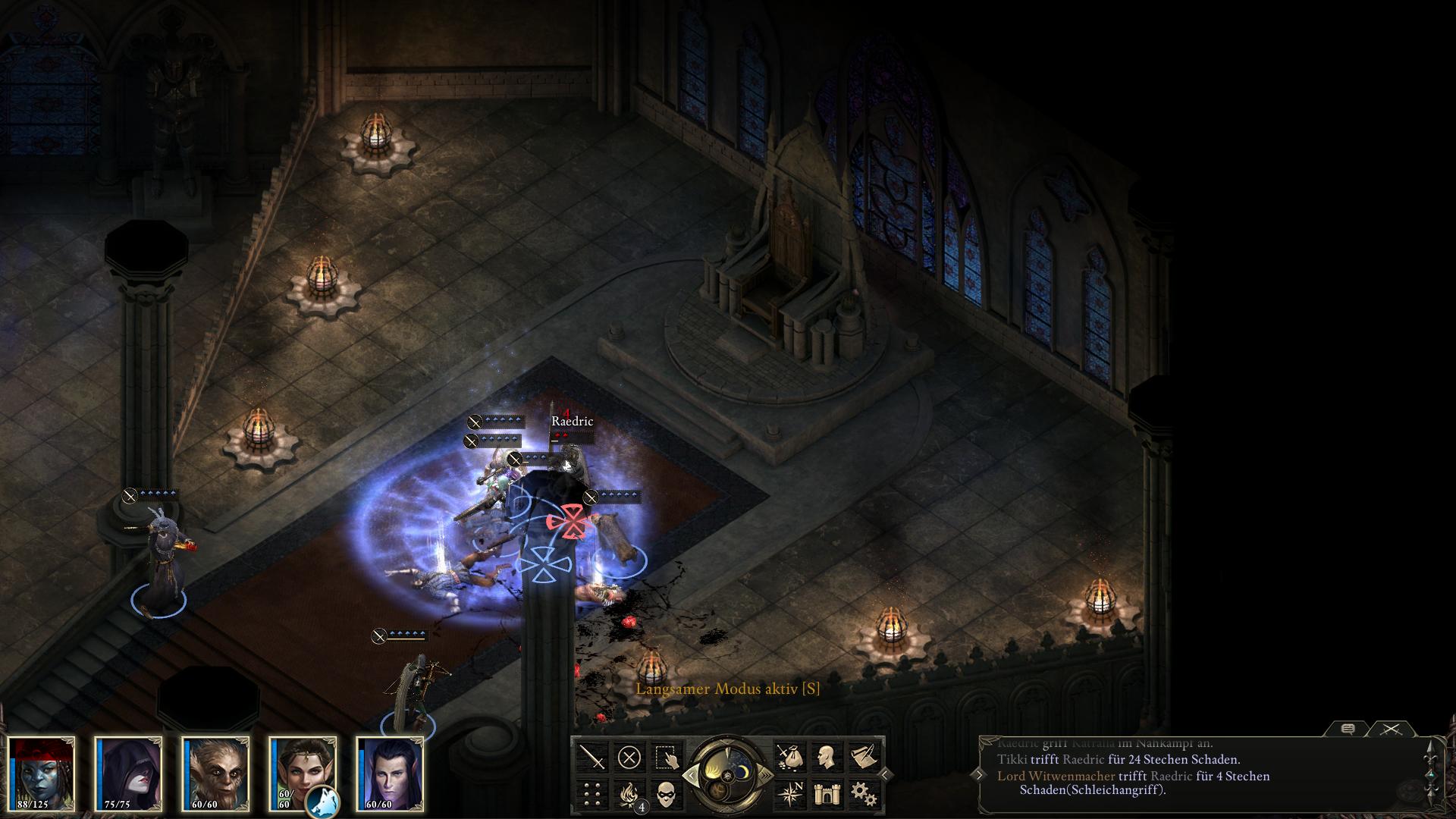Open the journal scroll and quill icon
This screenshot has width=1456, height=819.
(x=864, y=757)
